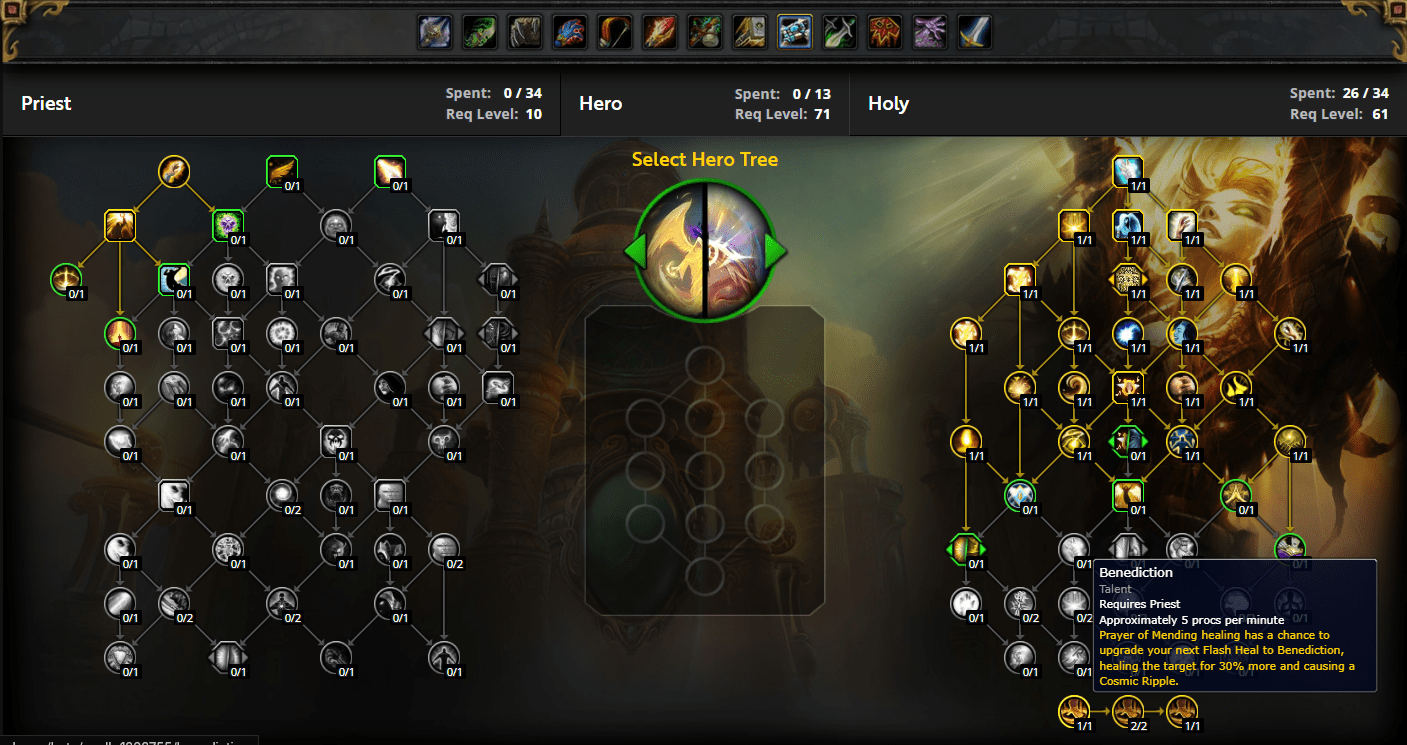Select the highlighted Priest class icon
Viewport: 1407px width, 745px height.
tap(794, 31)
